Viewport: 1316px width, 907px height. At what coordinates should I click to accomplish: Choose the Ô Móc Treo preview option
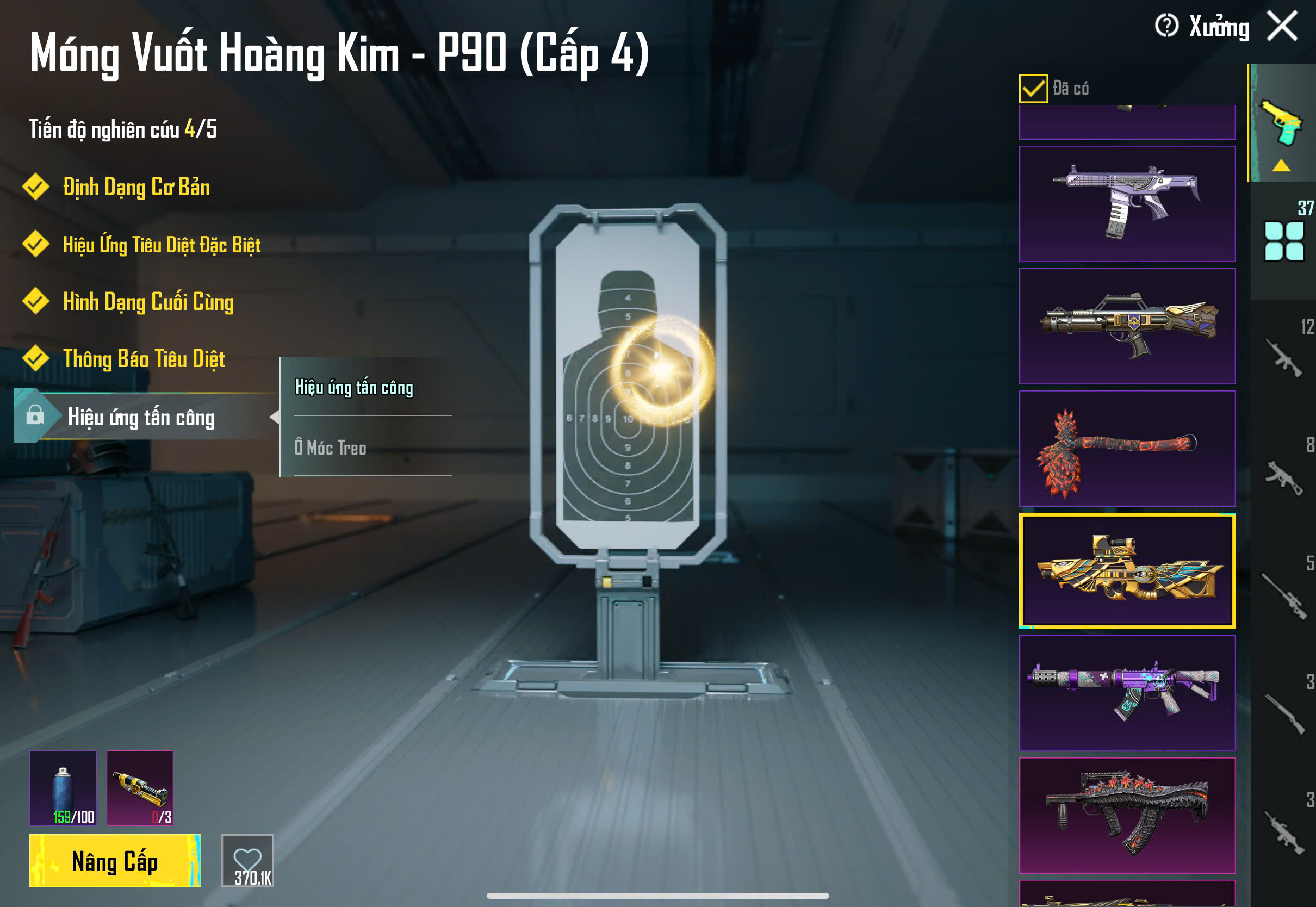330,448
